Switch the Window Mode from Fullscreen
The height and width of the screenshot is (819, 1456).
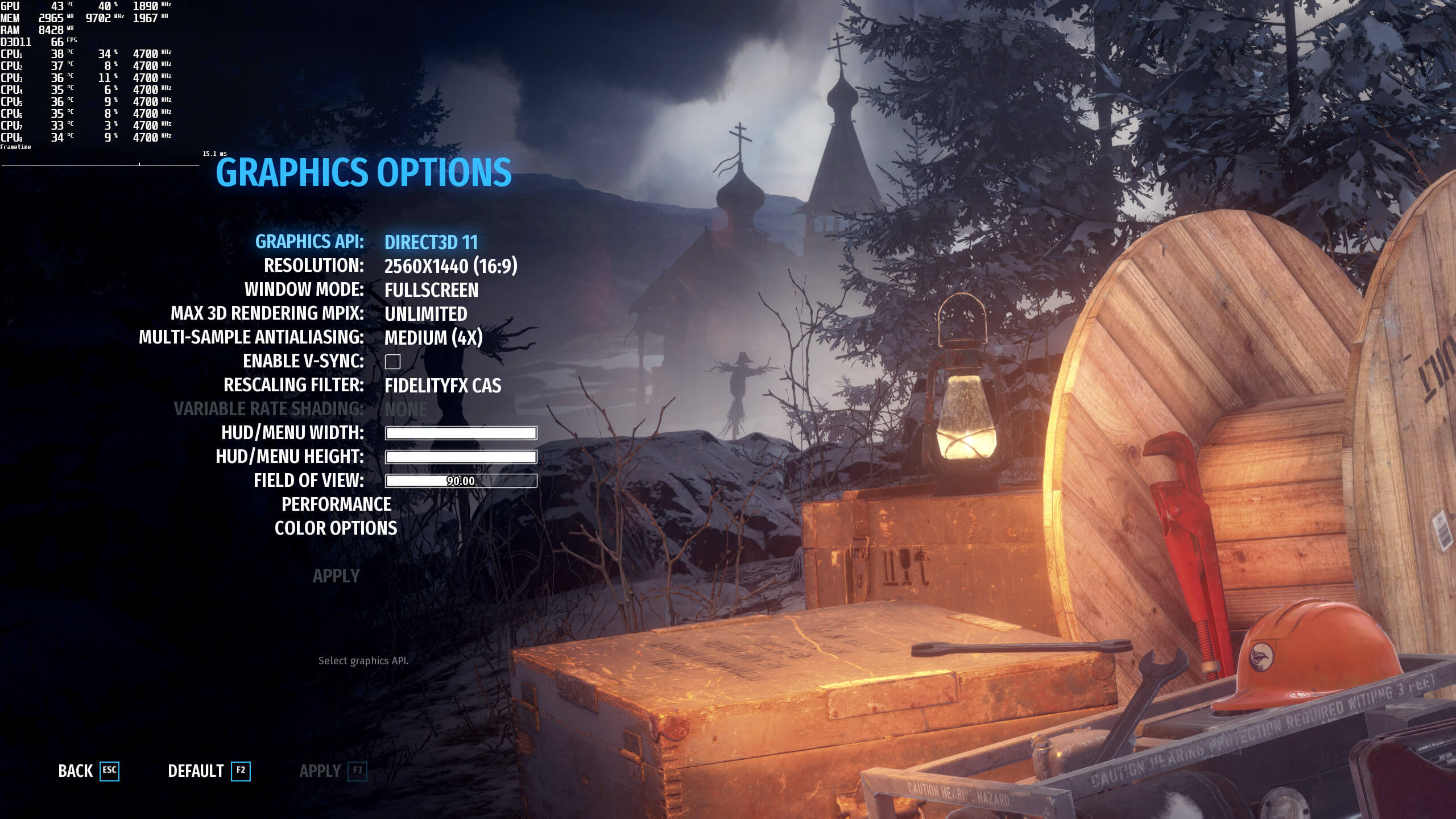431,290
